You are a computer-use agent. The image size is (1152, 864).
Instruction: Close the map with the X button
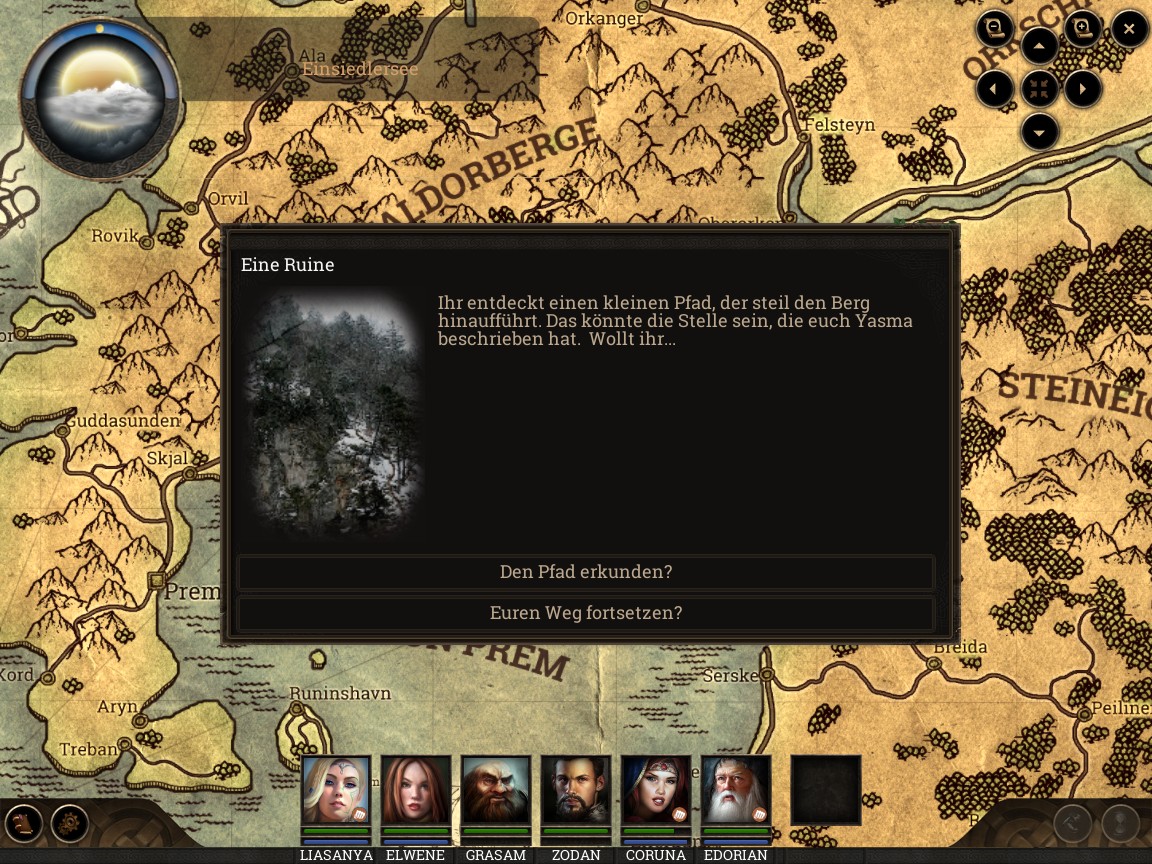(1129, 29)
